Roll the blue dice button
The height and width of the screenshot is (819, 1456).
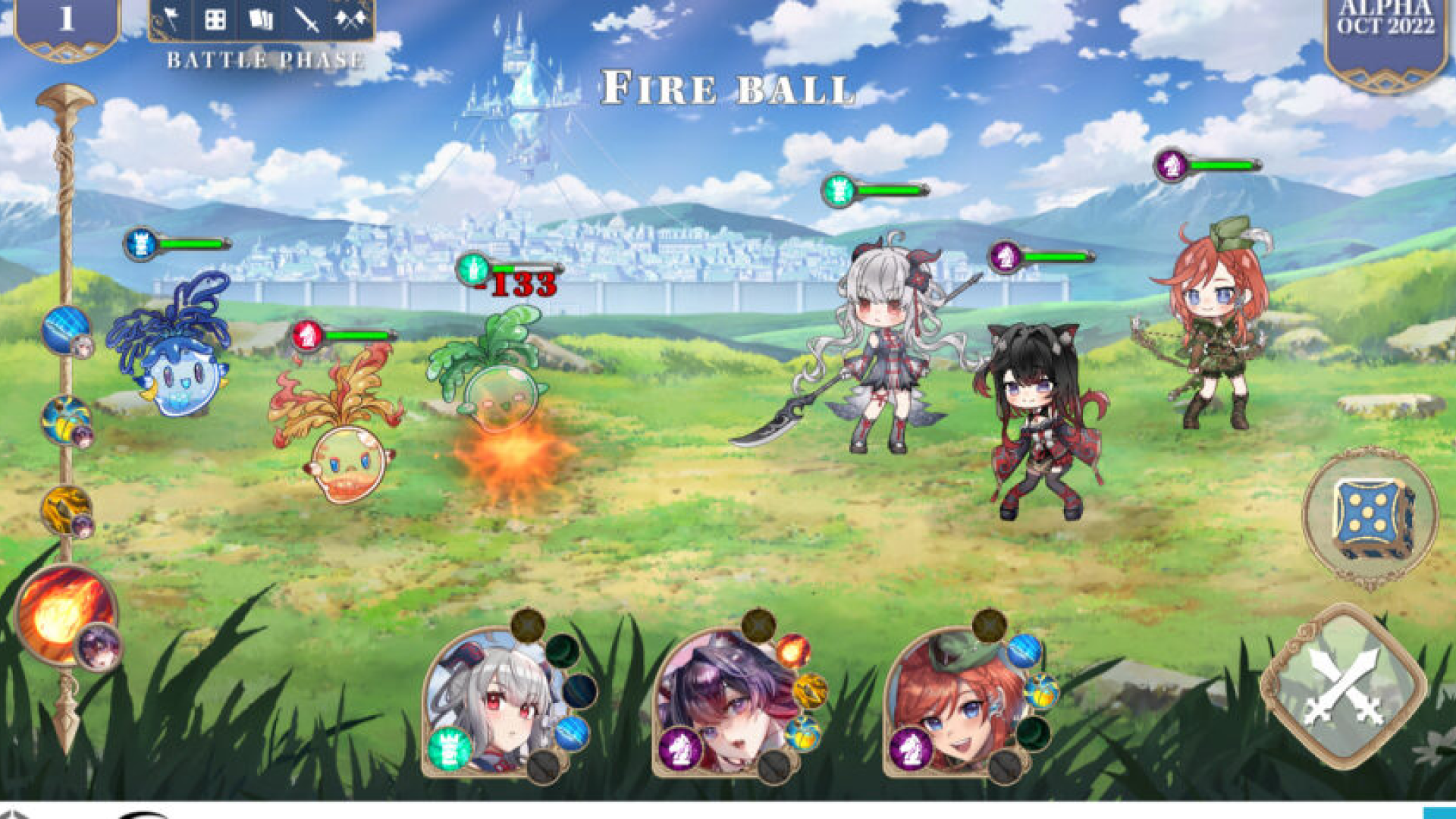pos(1371,517)
